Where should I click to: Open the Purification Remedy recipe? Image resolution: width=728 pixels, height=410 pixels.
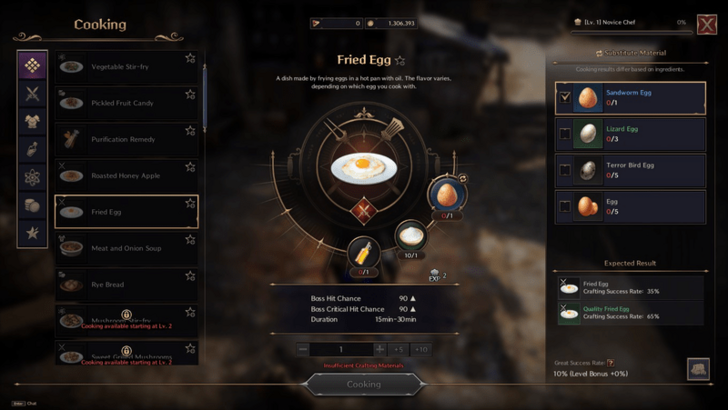click(122, 139)
